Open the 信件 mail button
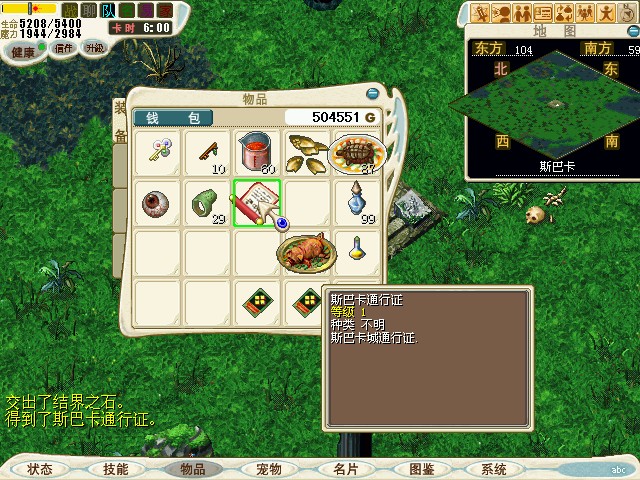This screenshot has height=480, width=640. 65,48
